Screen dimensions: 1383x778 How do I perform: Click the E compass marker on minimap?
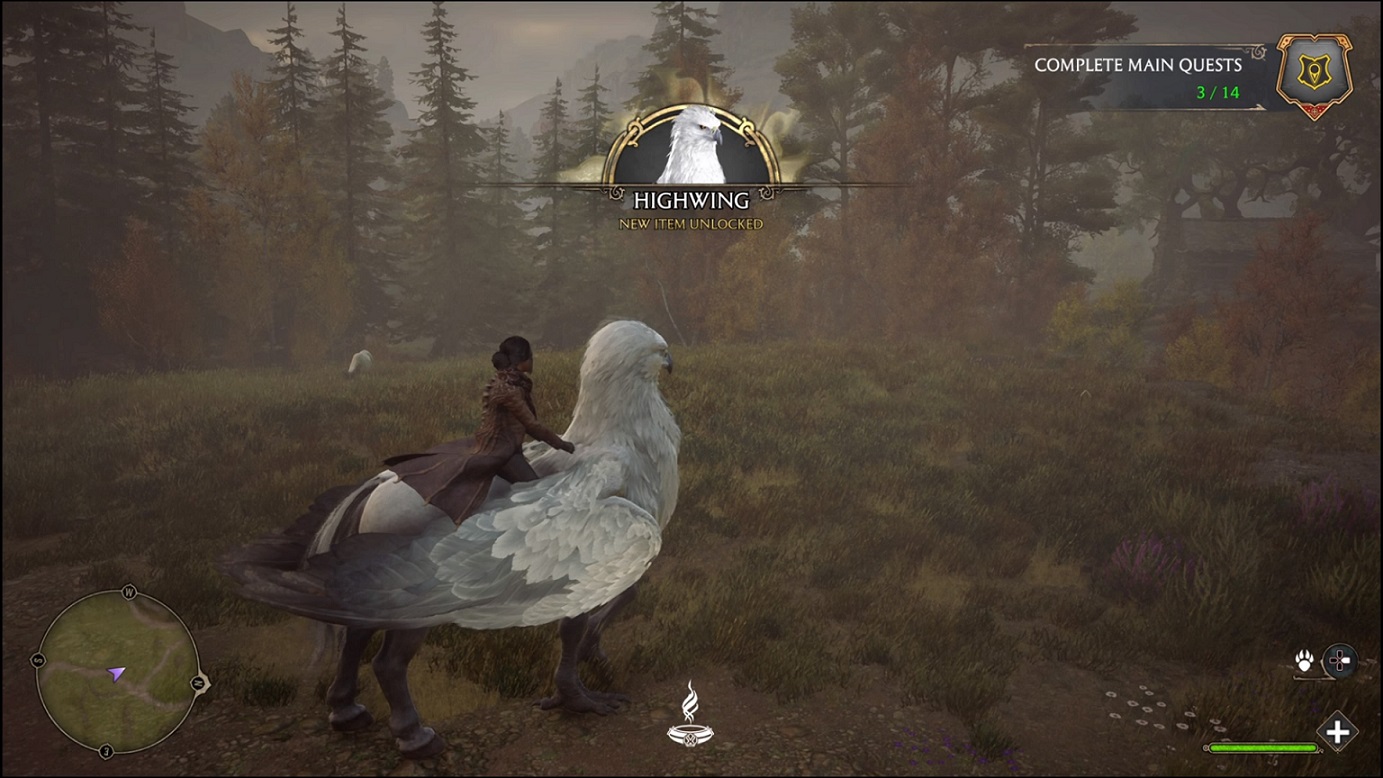pos(106,750)
